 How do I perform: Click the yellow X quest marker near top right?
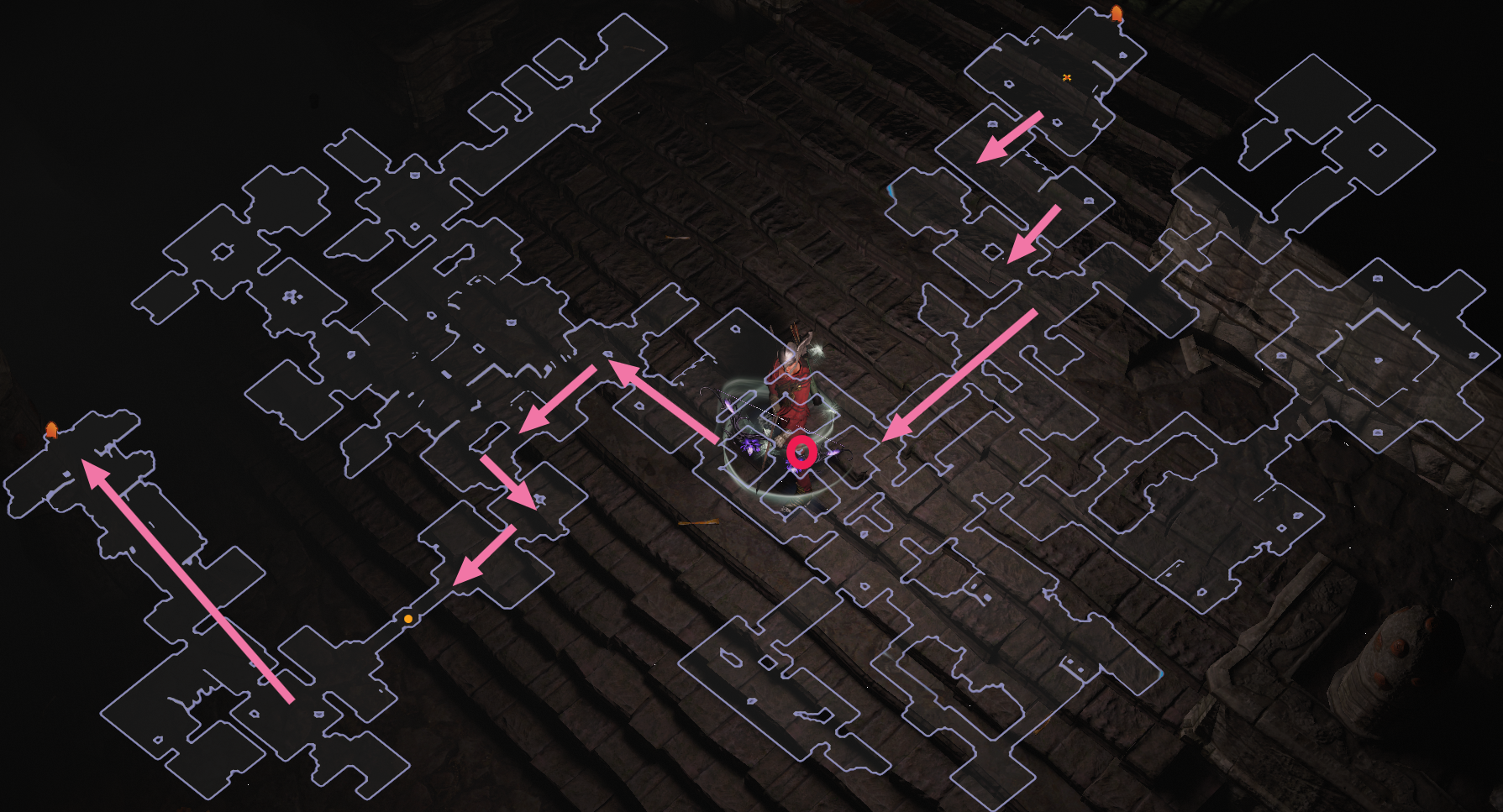pos(1068,75)
